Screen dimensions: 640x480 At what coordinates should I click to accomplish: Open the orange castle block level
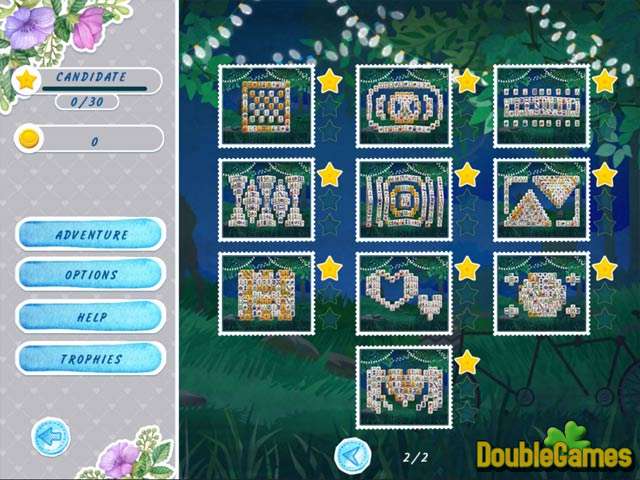265,293
